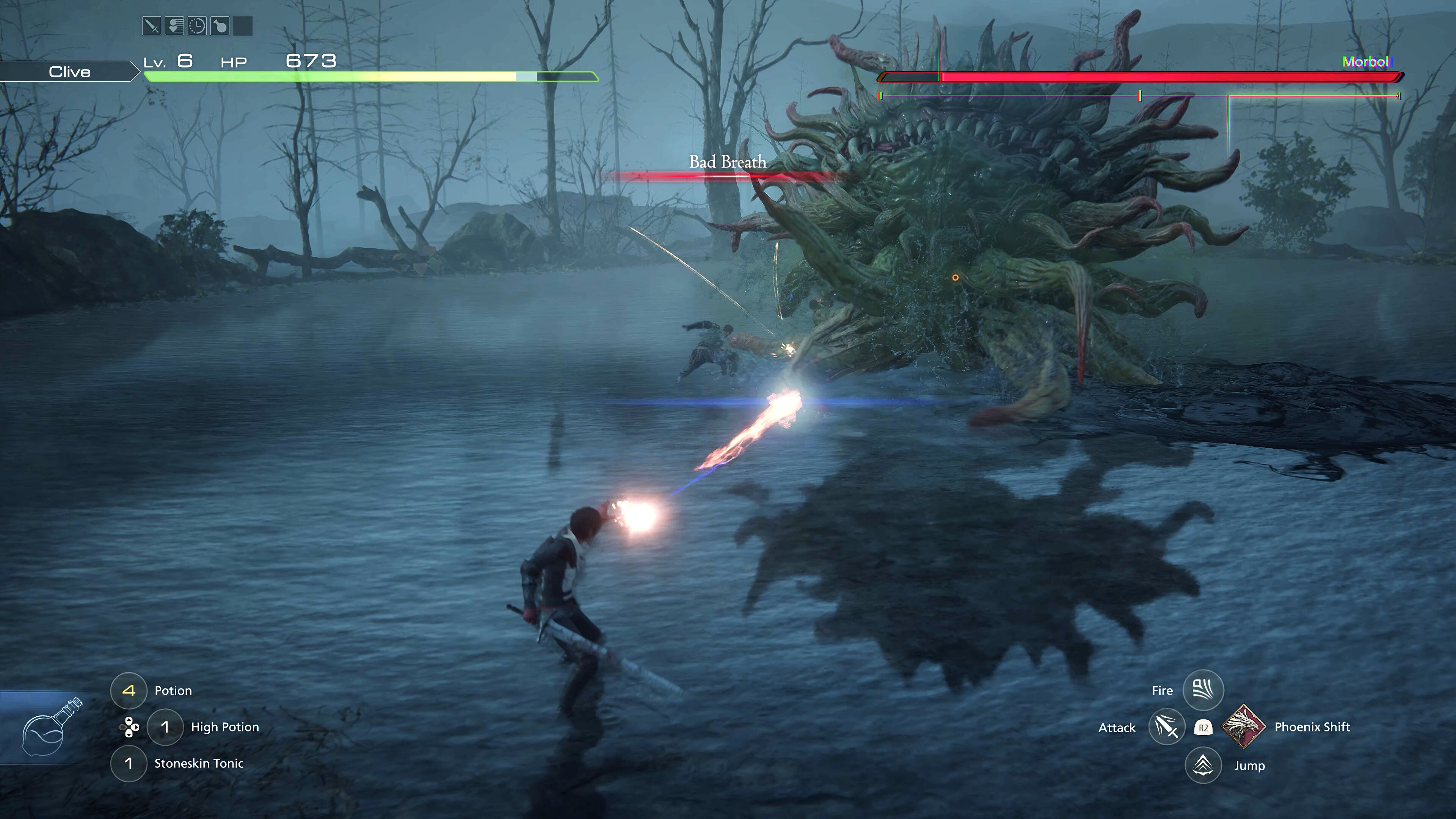The image size is (1456, 819).
Task: Click the sword status icon
Action: 152,26
